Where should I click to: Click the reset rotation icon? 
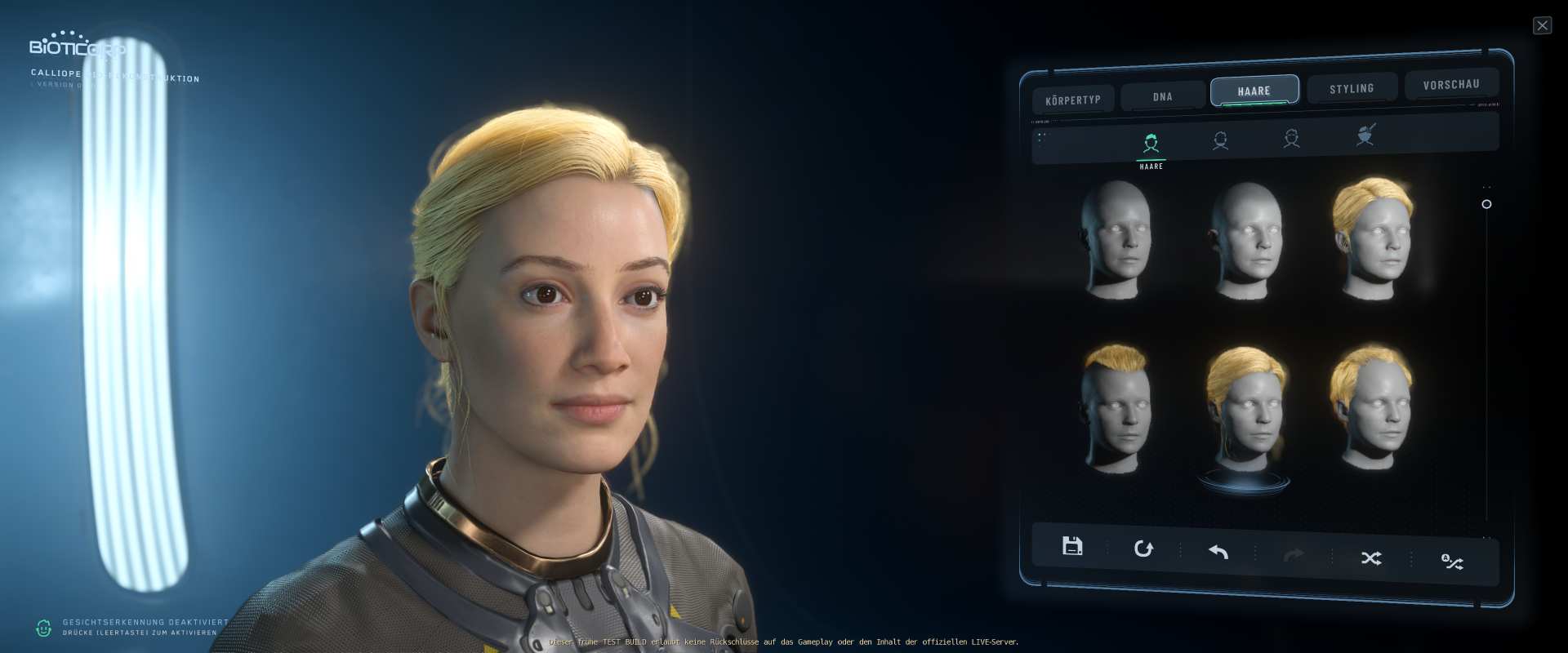pyautogui.click(x=1143, y=549)
